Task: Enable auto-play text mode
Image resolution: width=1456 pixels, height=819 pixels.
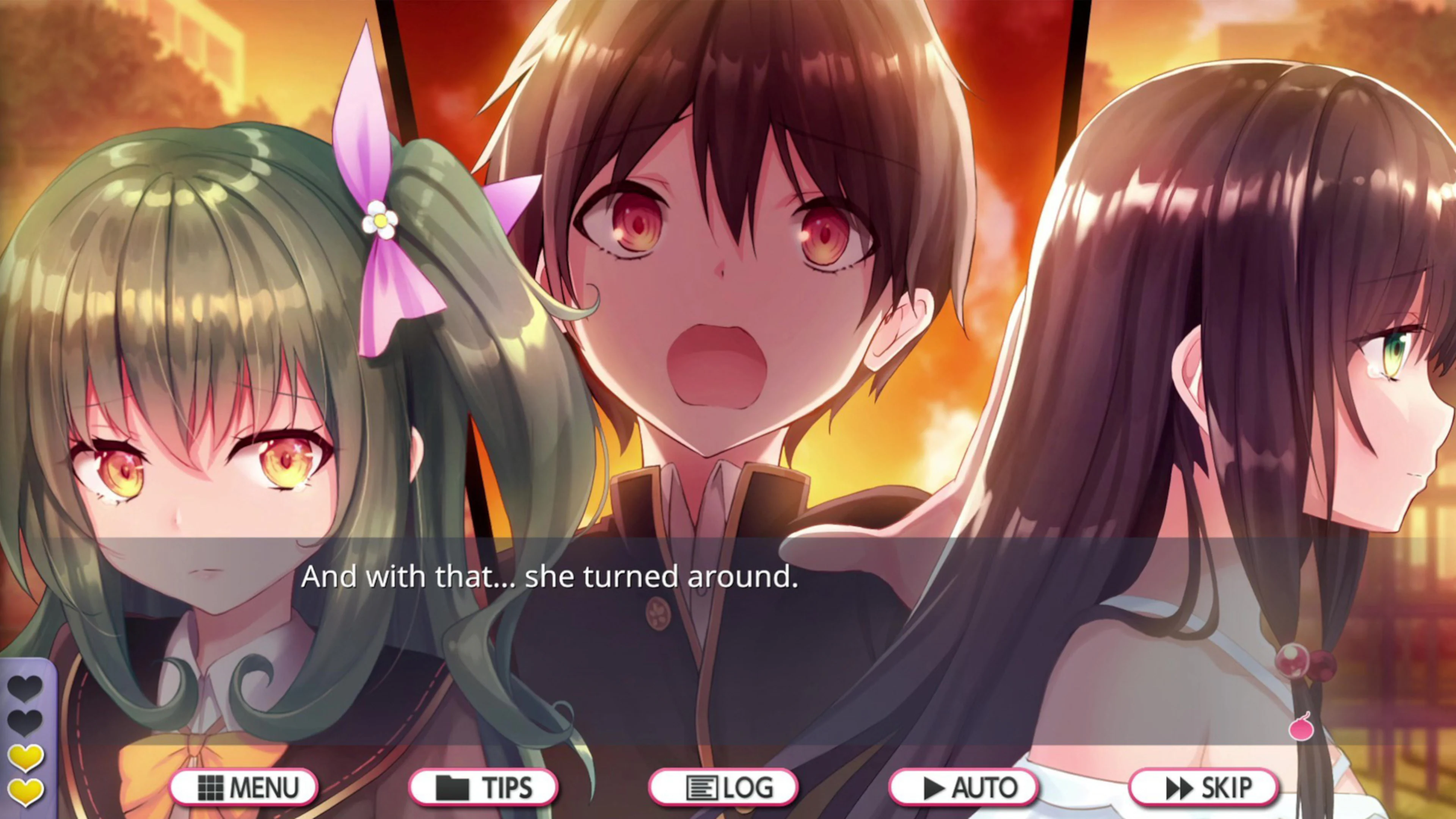Action: (964, 787)
